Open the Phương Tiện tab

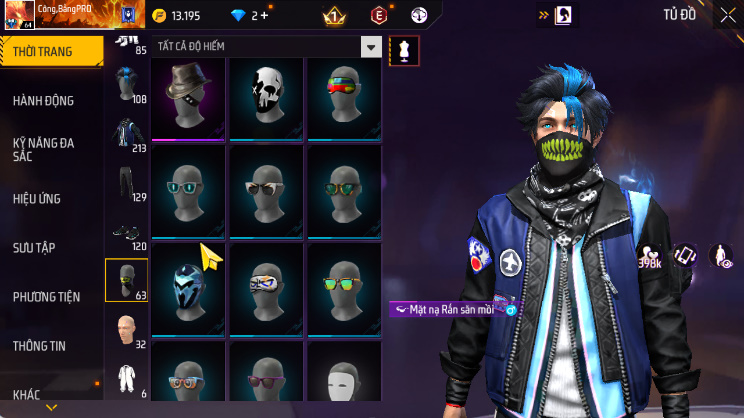pos(46,296)
